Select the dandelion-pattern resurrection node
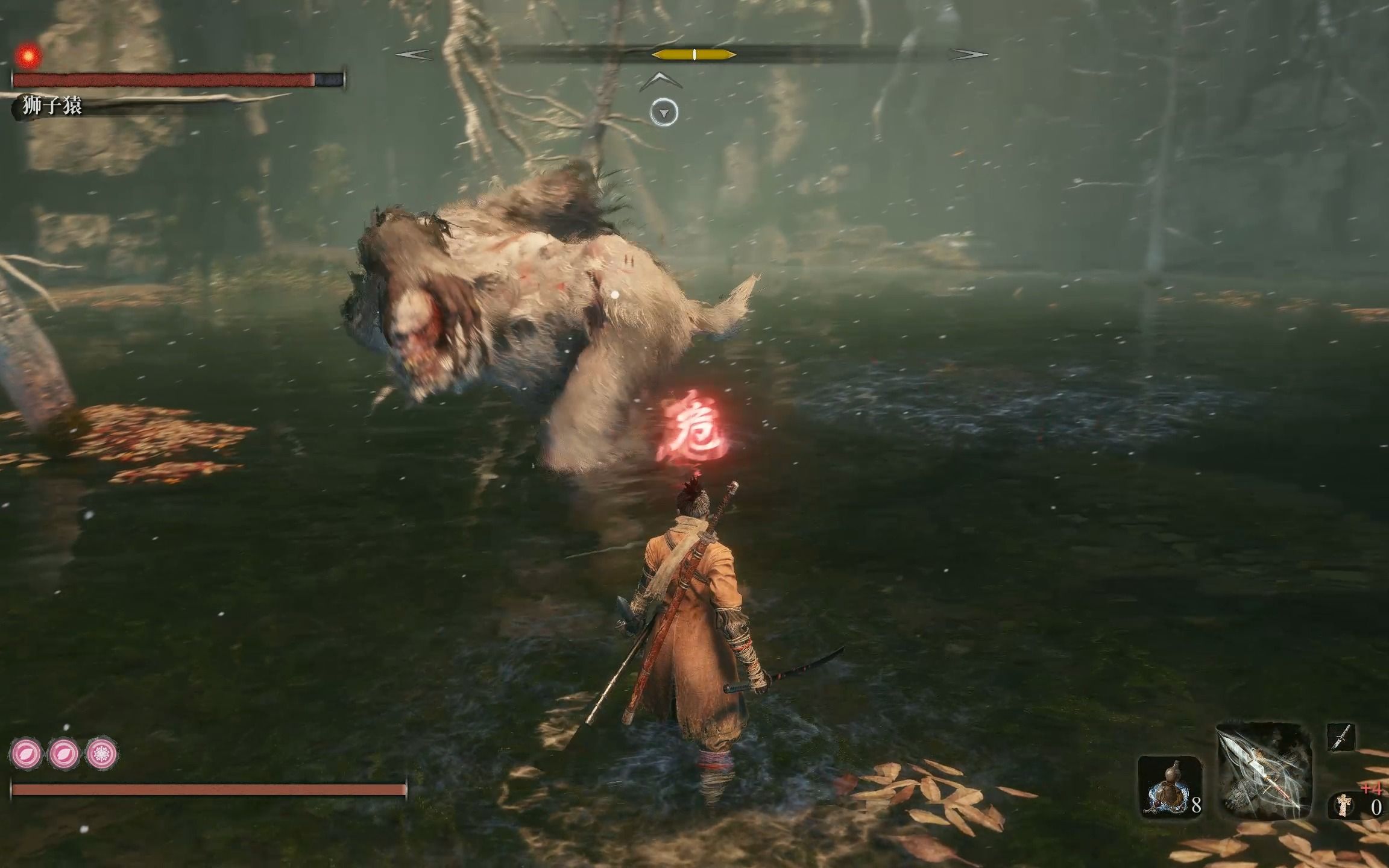This screenshot has height=868, width=1389. [x=101, y=753]
